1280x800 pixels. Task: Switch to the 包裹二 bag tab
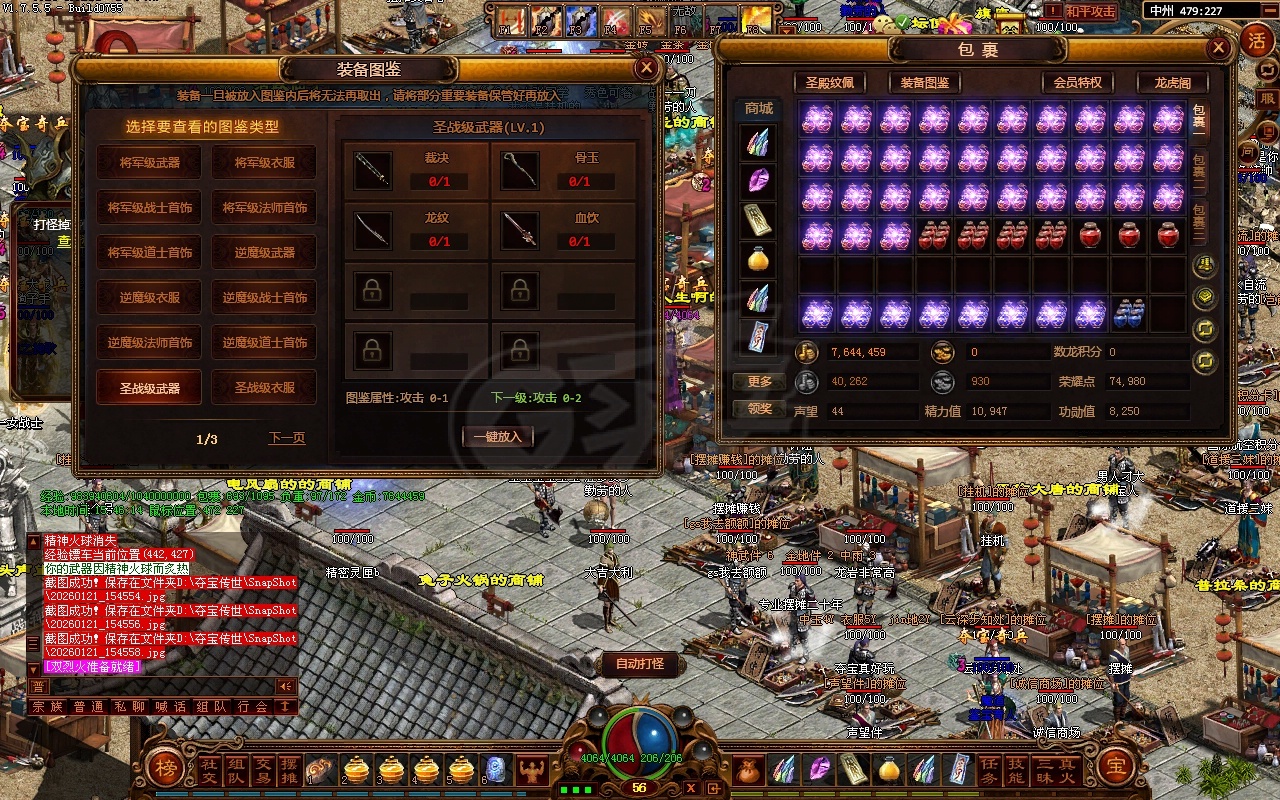click(1199, 166)
